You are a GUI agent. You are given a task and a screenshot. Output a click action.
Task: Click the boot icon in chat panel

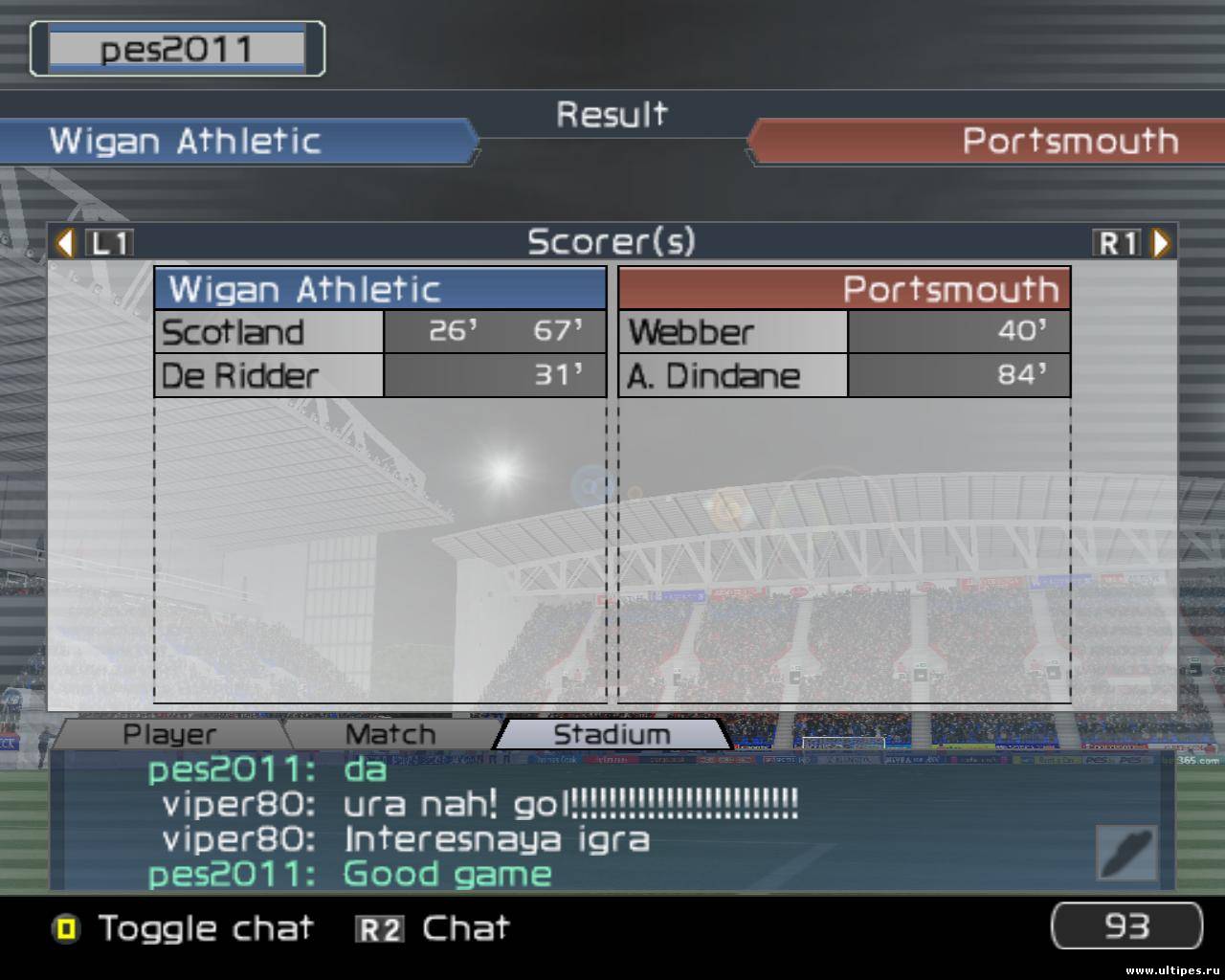[x=1126, y=852]
